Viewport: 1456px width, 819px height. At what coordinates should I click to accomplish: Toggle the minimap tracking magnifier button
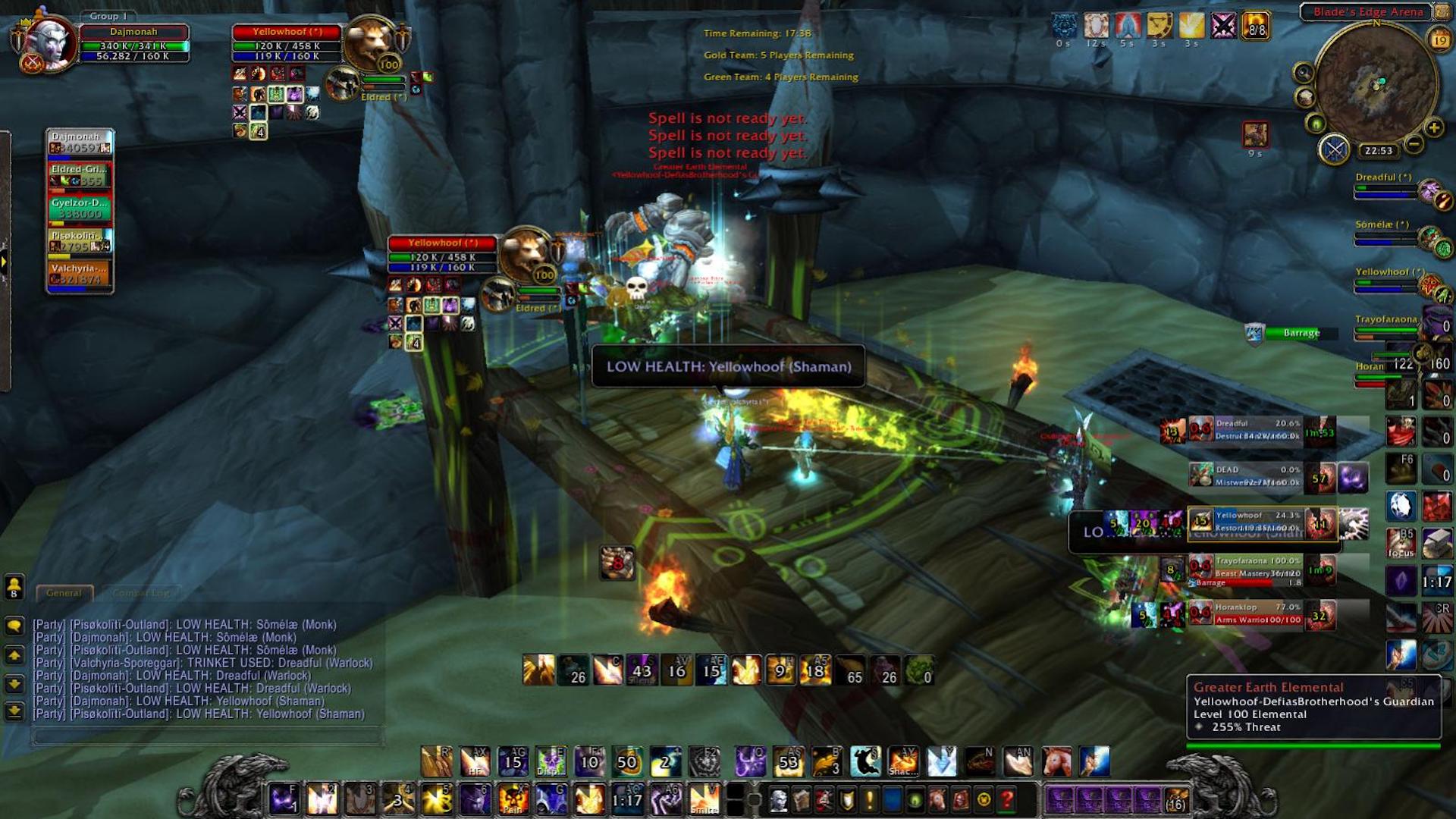(x=1304, y=73)
